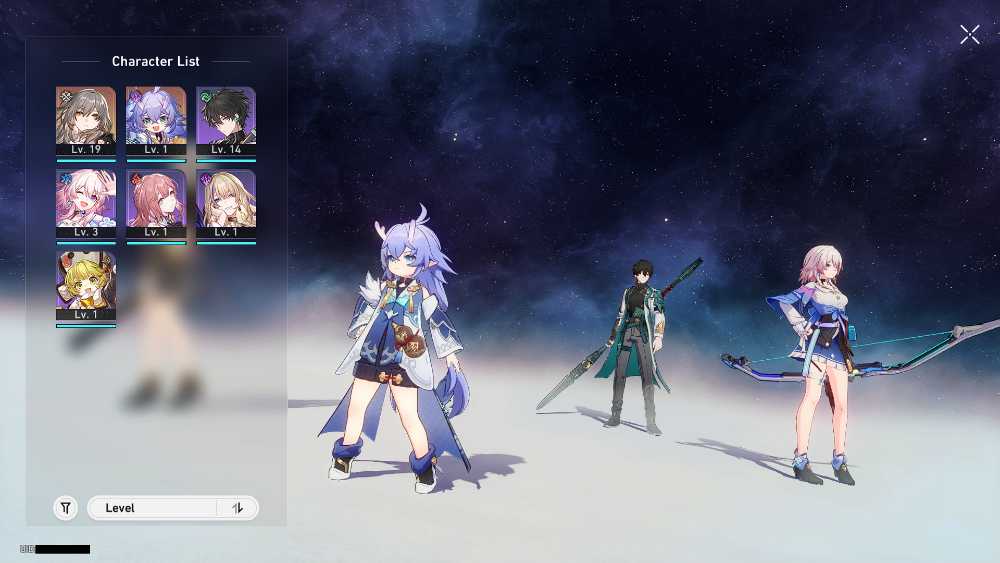Select the dark-haired Lv. 14 character portrait
Screen dimensions: 1000x563
(226, 120)
